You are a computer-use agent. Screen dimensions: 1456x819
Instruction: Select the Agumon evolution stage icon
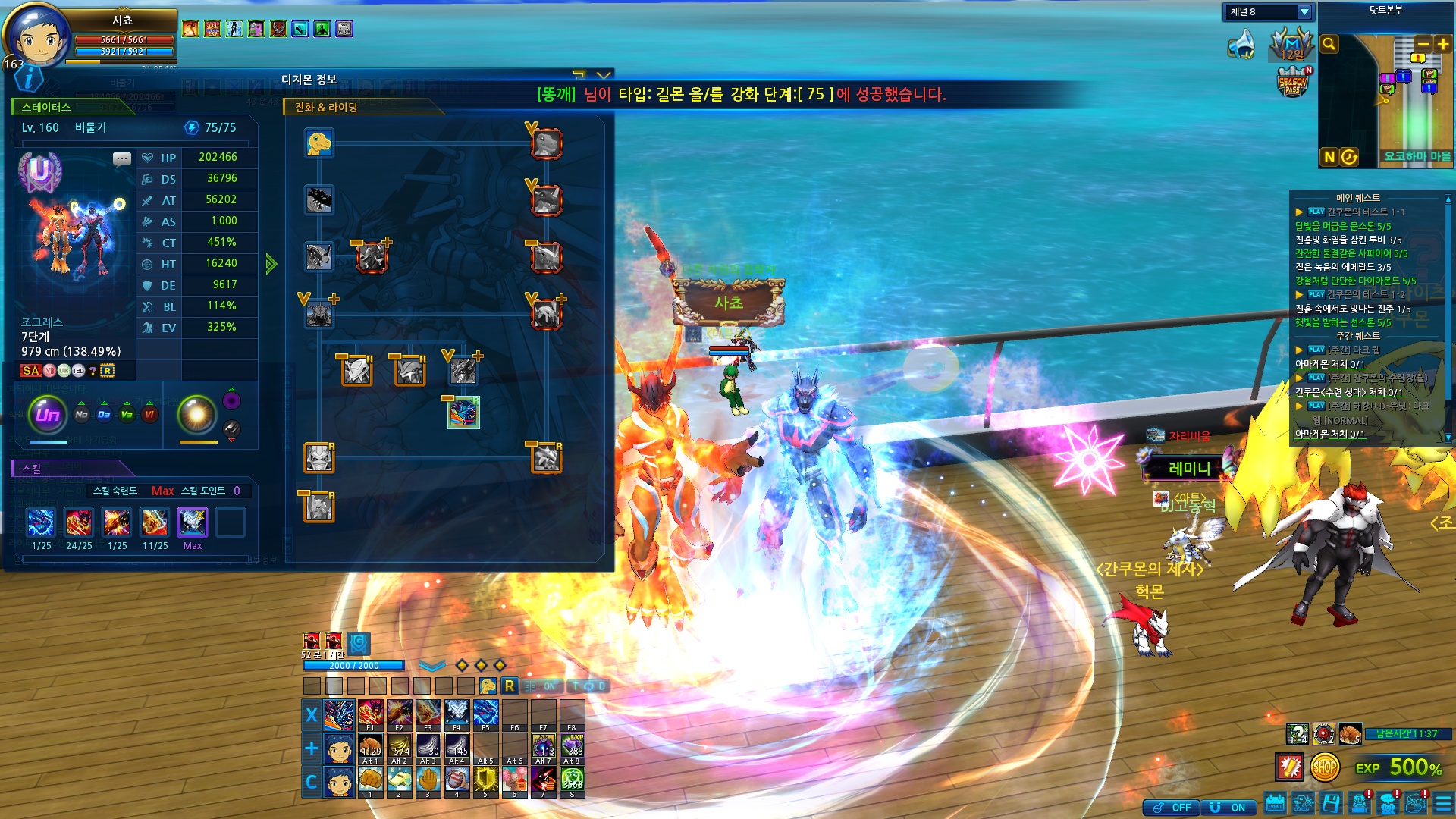(x=319, y=143)
